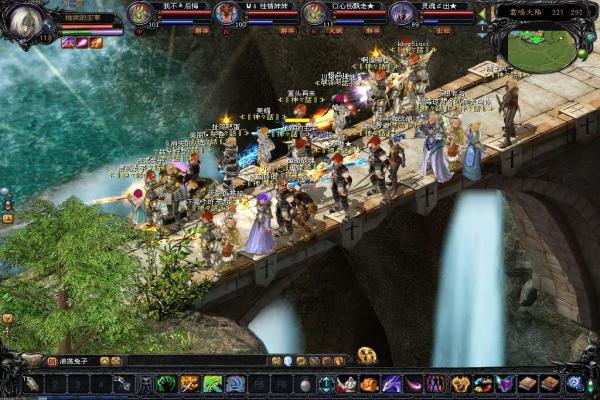Activate the pink streak skill icon
Image resolution: width=600 pixels, height=400 pixels.
pyautogui.click(x=413, y=384)
